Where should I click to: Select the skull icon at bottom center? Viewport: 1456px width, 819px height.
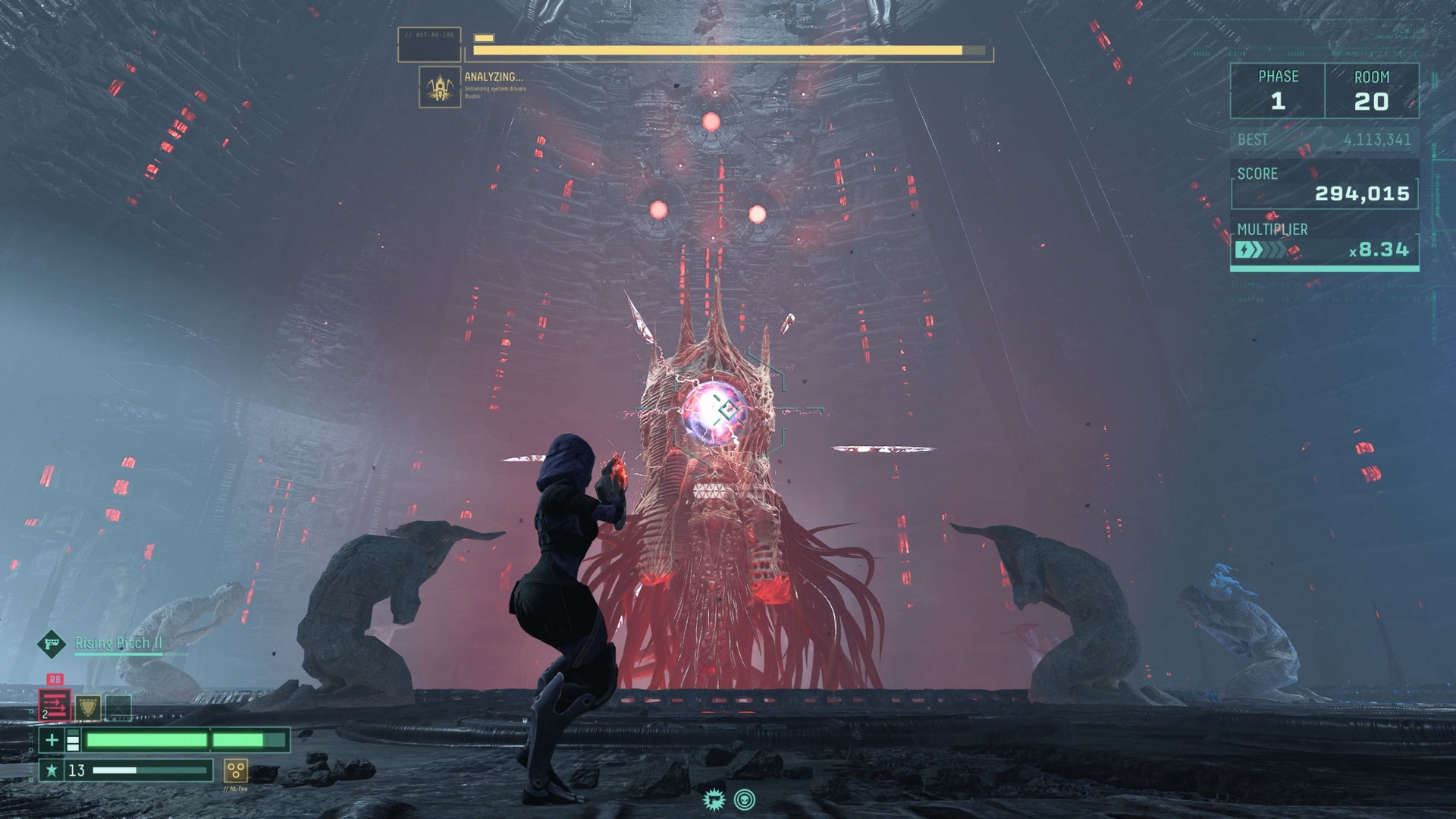(x=745, y=799)
